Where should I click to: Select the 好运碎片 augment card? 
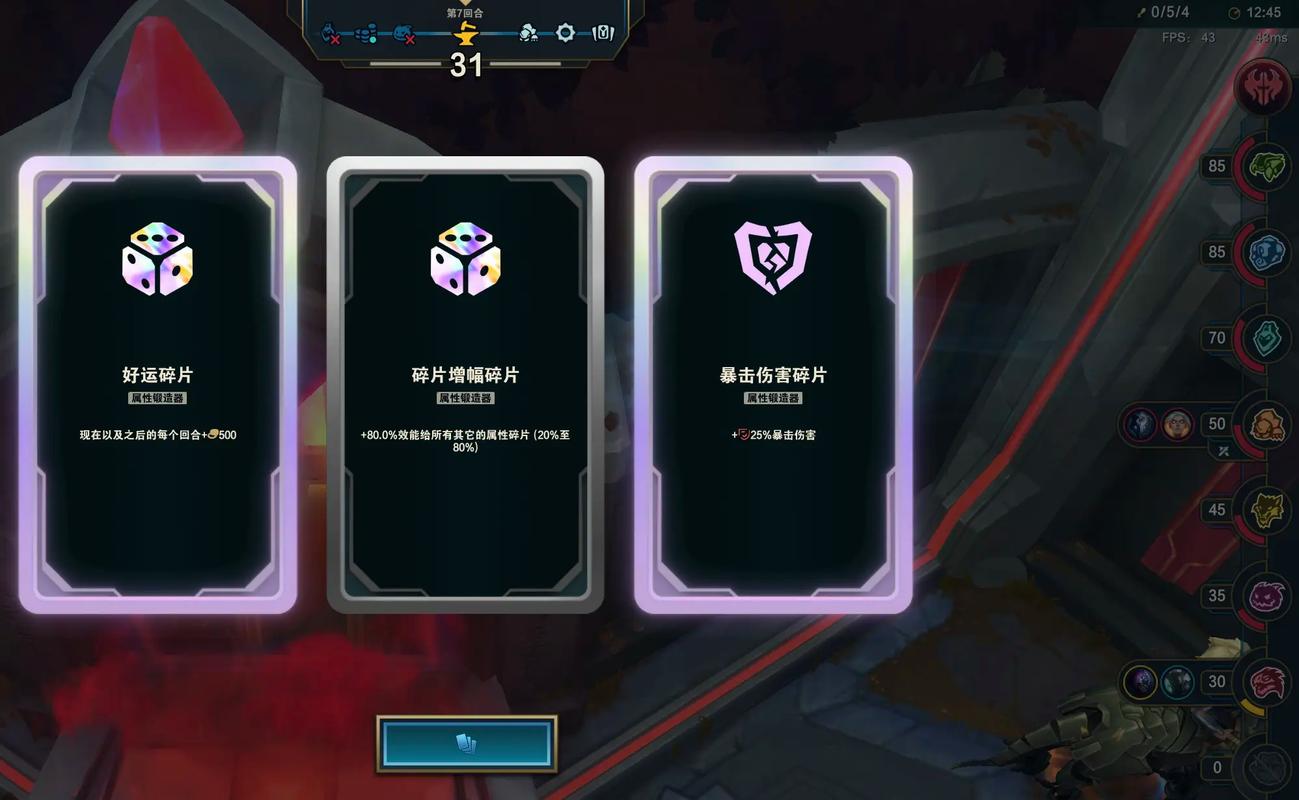click(156, 385)
